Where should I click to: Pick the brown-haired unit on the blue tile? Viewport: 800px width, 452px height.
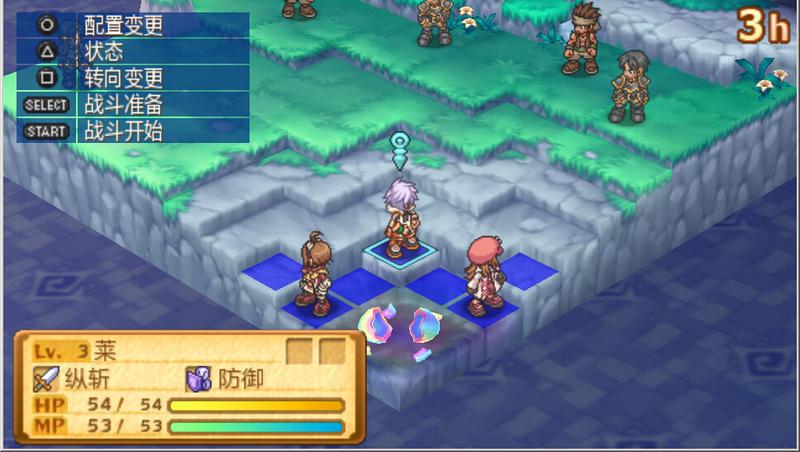coord(313,272)
